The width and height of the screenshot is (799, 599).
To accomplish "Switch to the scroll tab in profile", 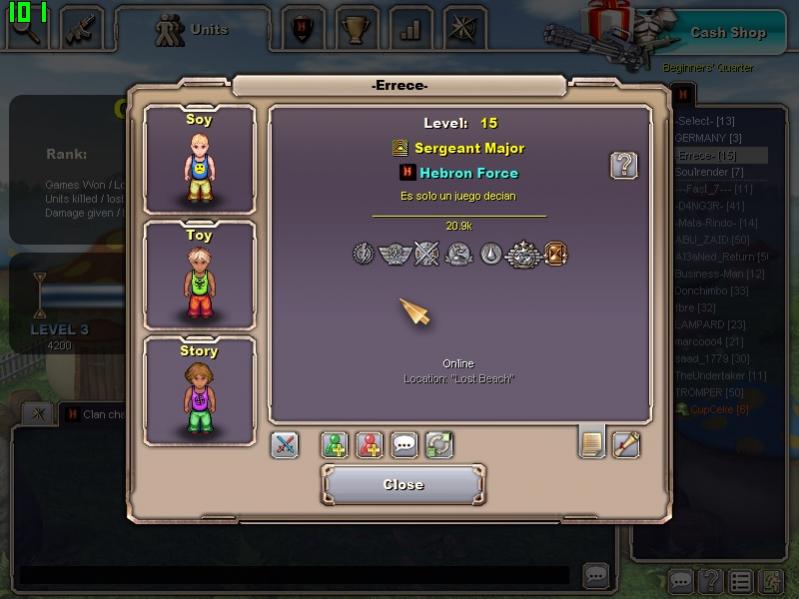I will click(626, 444).
